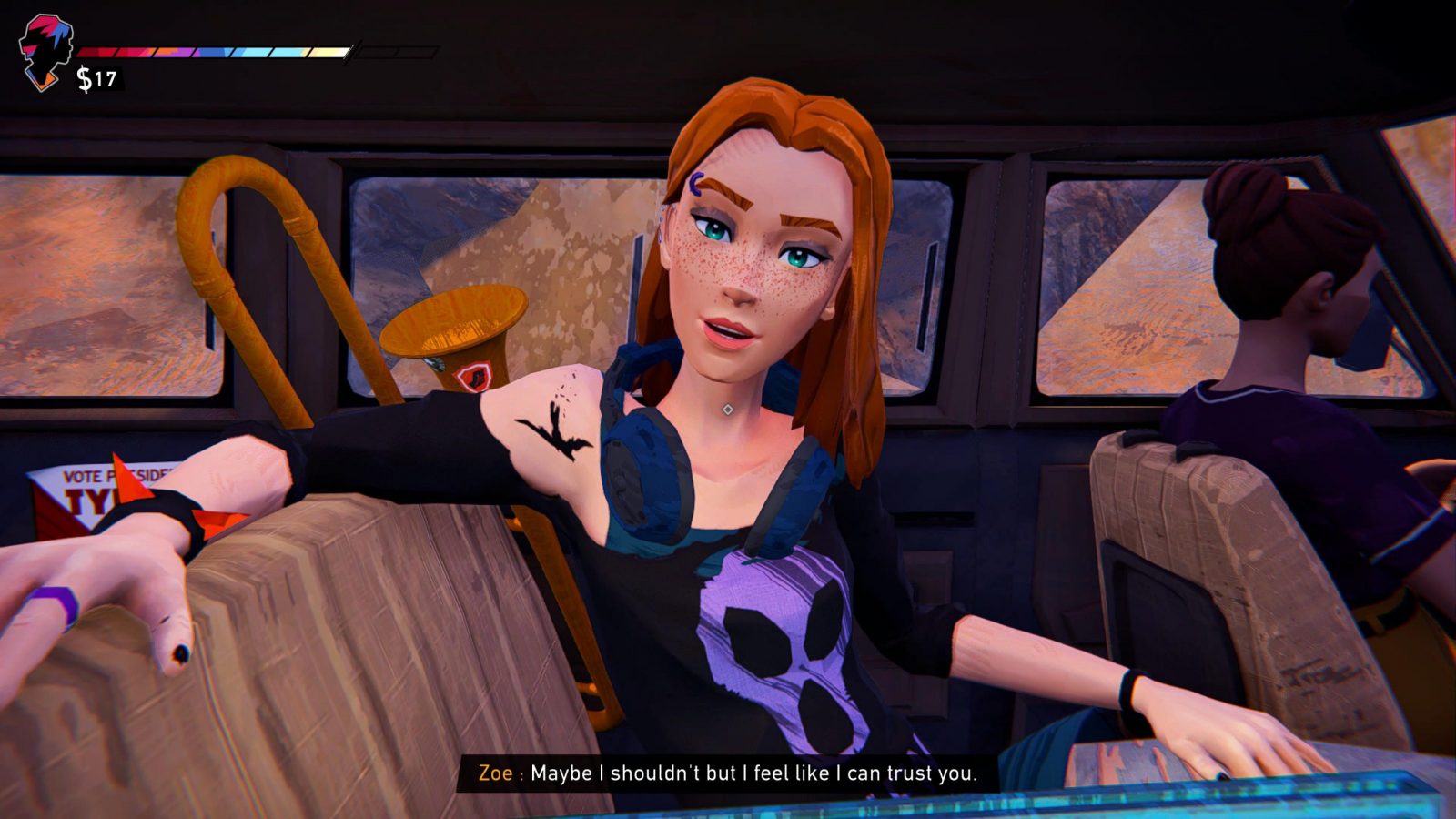1456x819 pixels.
Task: Select the $17 money counter
Action: [96, 78]
